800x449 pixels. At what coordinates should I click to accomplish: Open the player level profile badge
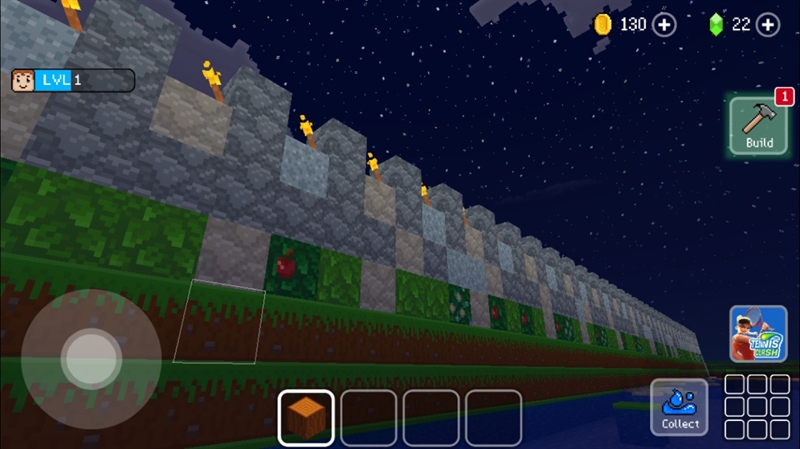coord(72,80)
